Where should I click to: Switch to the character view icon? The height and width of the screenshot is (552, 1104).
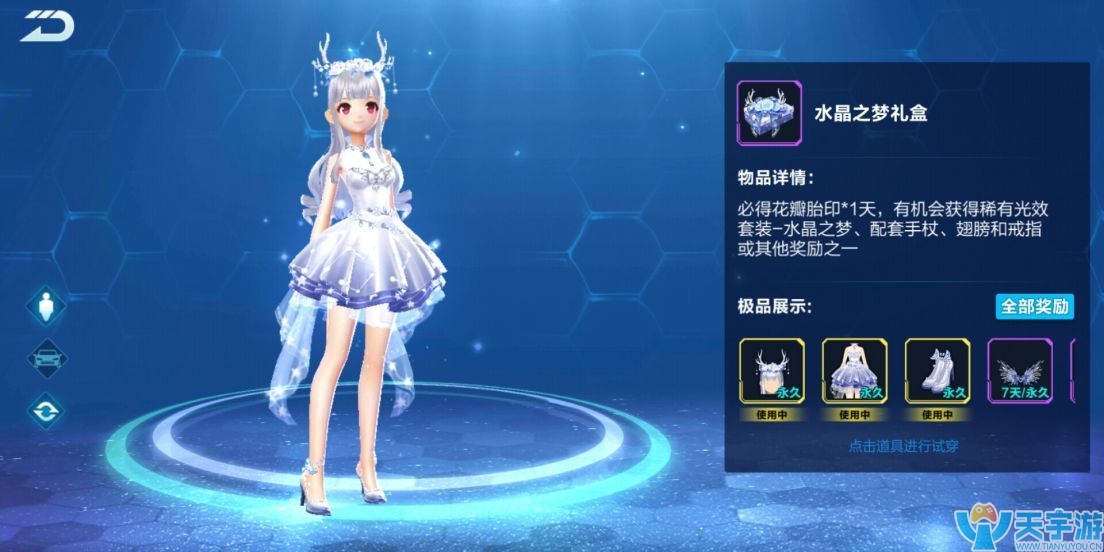45,307
